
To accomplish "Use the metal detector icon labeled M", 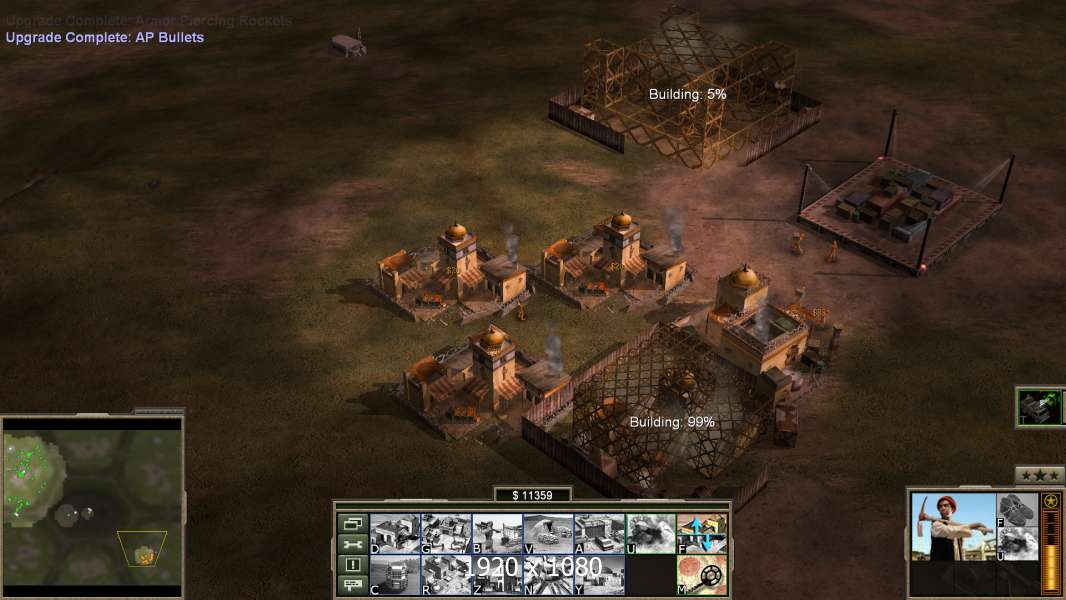I will coord(702,575).
